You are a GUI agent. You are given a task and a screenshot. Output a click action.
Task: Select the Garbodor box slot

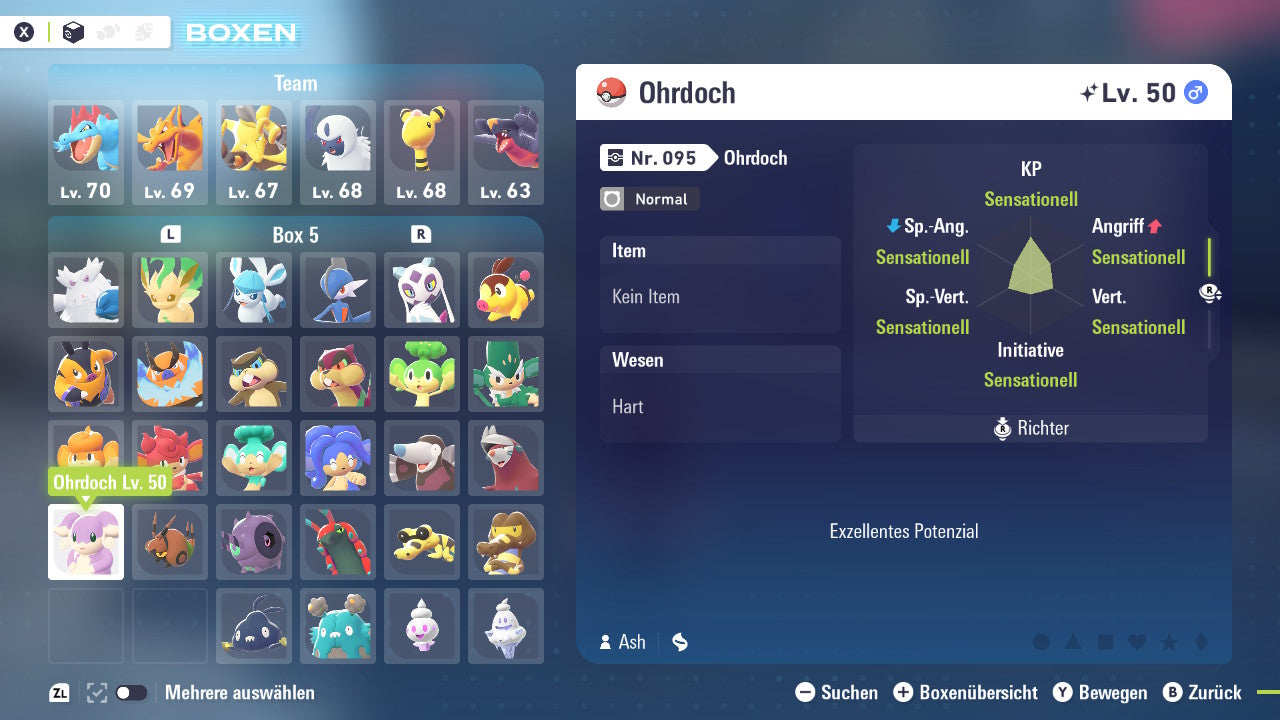tap(338, 626)
